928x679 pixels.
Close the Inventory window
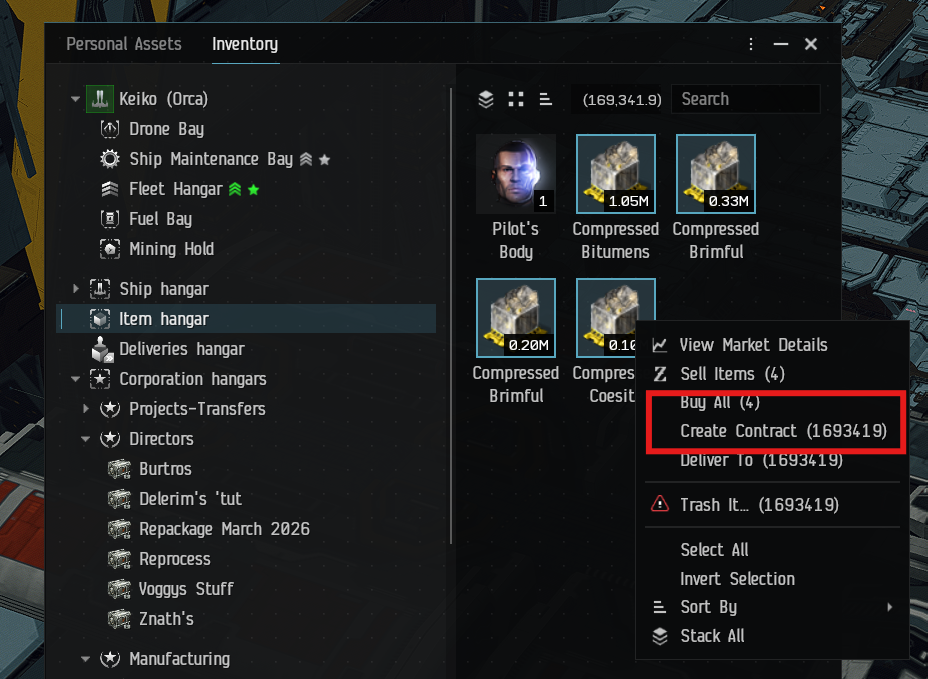(x=811, y=44)
